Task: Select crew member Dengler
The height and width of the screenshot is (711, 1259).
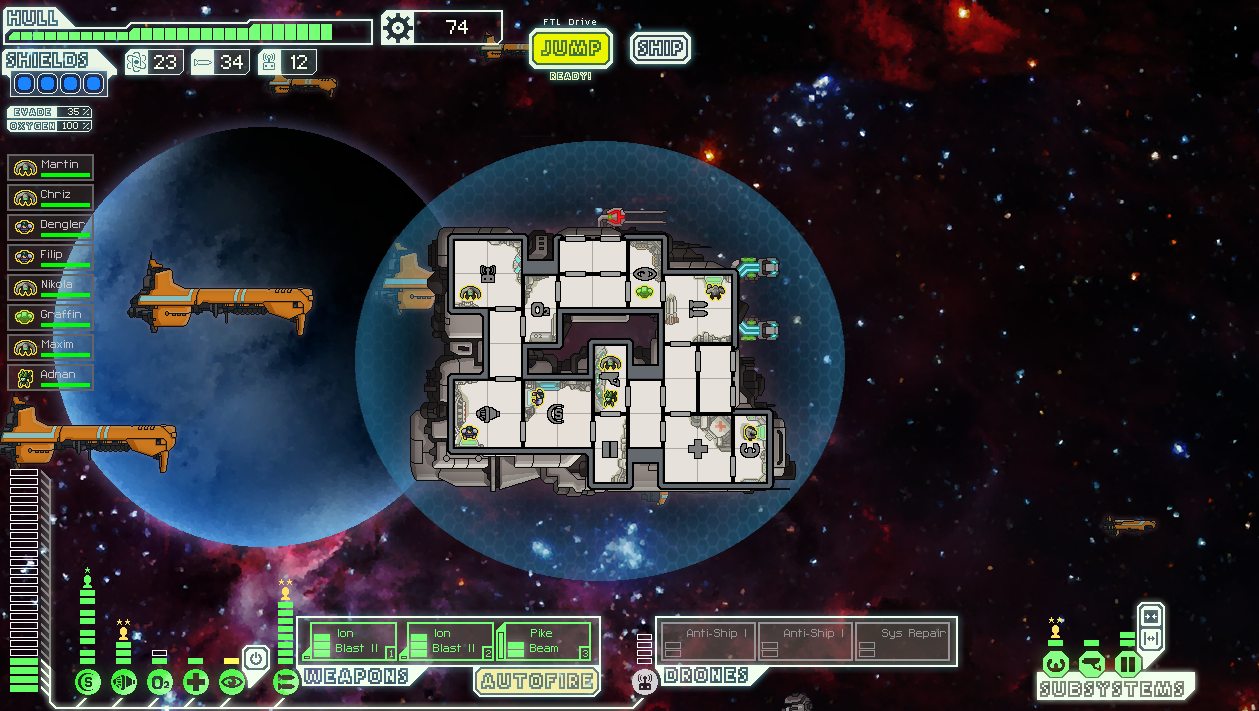Action: (51, 227)
